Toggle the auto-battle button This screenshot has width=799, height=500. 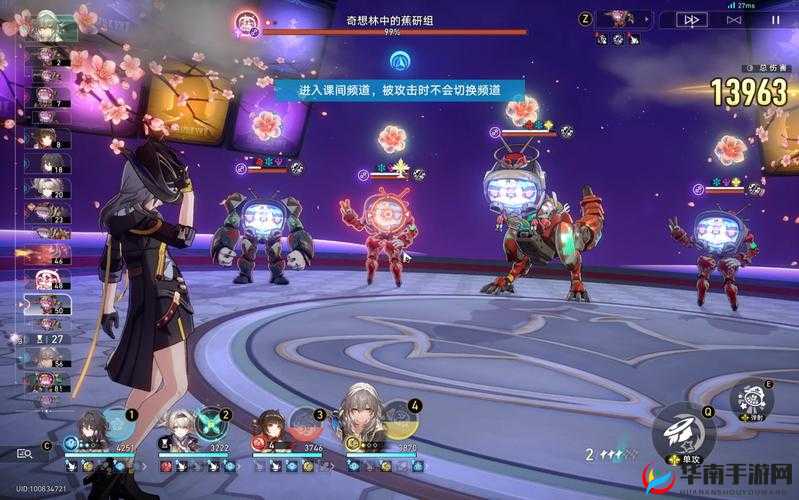pyautogui.click(x=735, y=19)
